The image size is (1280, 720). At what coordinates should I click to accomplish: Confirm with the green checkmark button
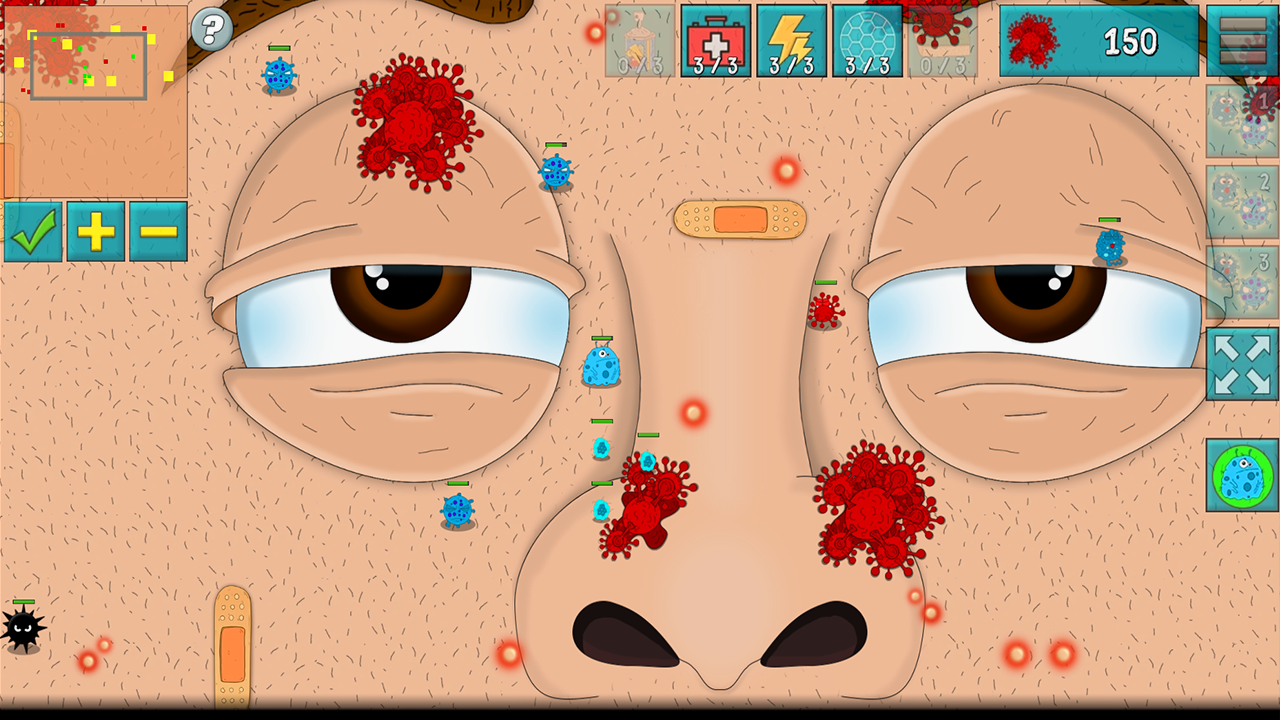(x=33, y=232)
